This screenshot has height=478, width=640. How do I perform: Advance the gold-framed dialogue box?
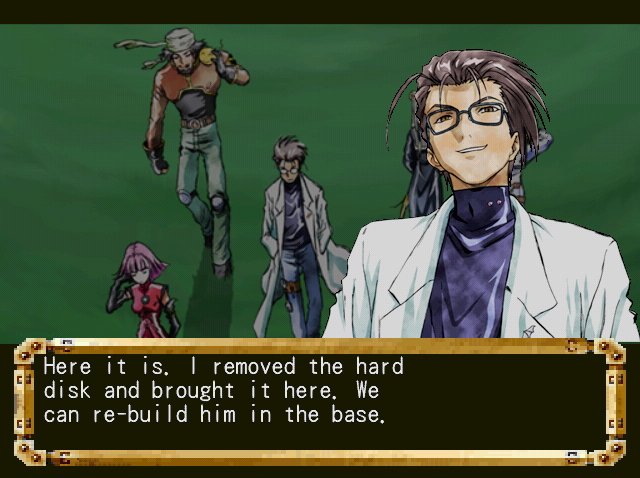(319, 402)
